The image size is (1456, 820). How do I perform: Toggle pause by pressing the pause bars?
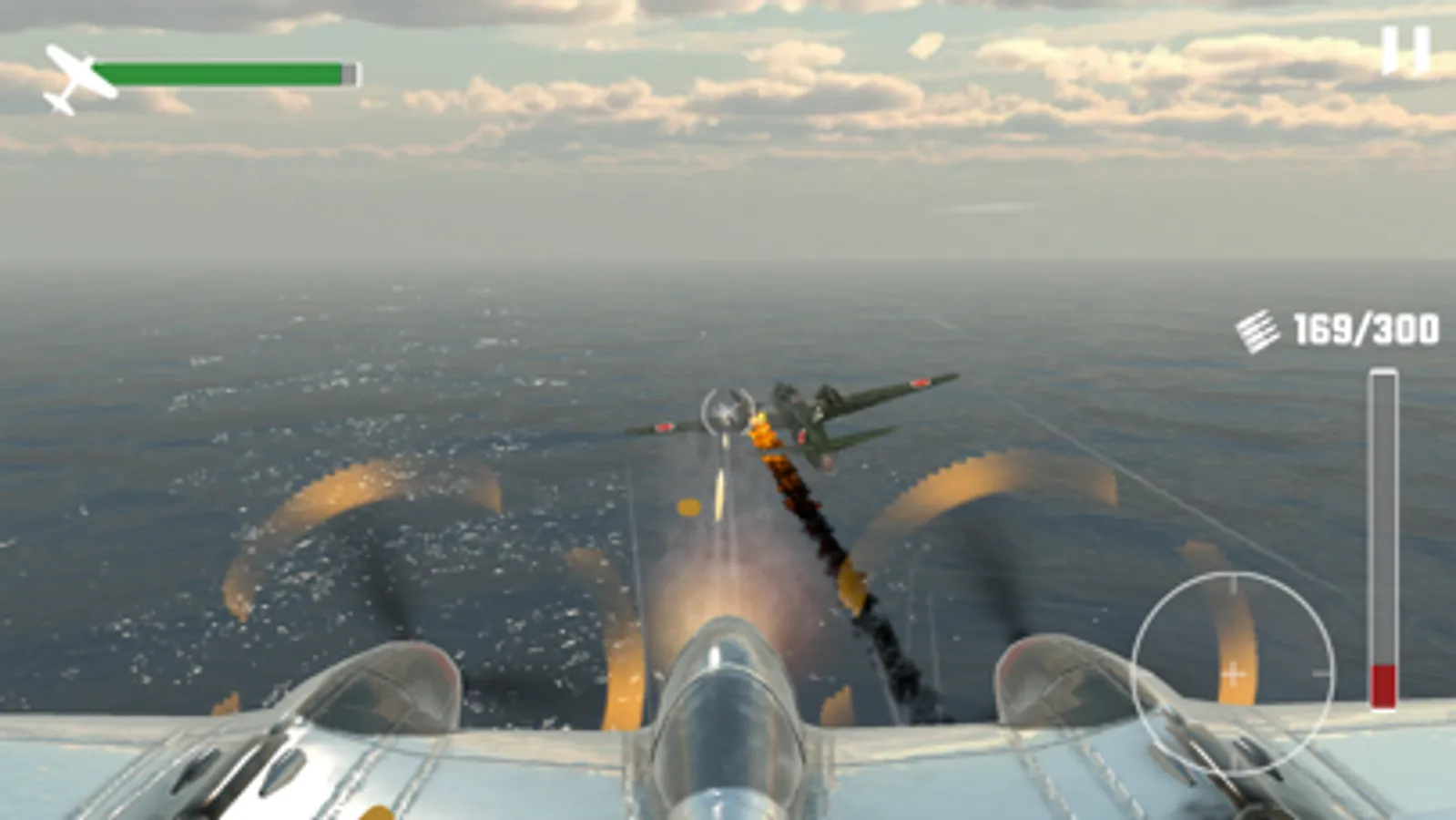tap(1408, 50)
